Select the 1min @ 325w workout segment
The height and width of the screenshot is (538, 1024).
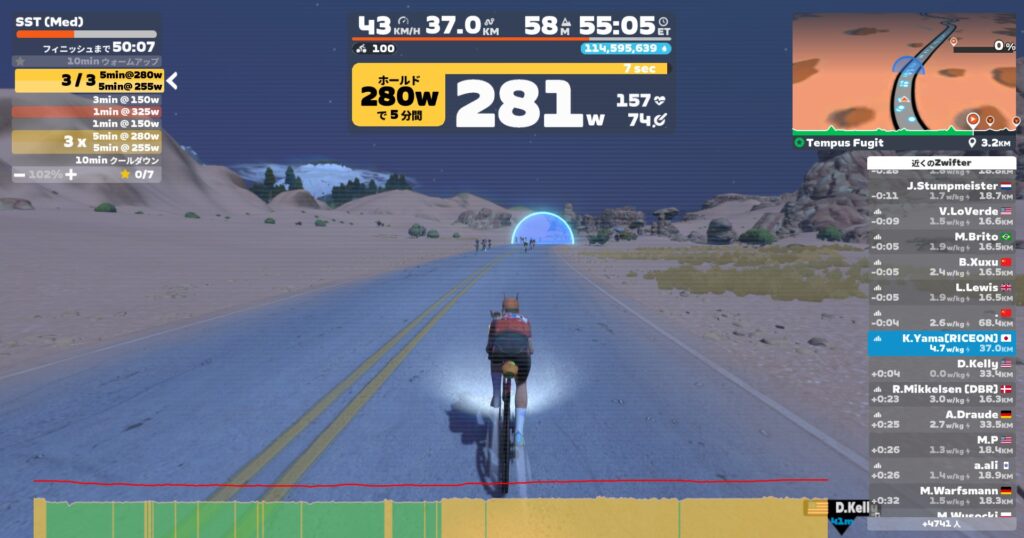tap(87, 112)
